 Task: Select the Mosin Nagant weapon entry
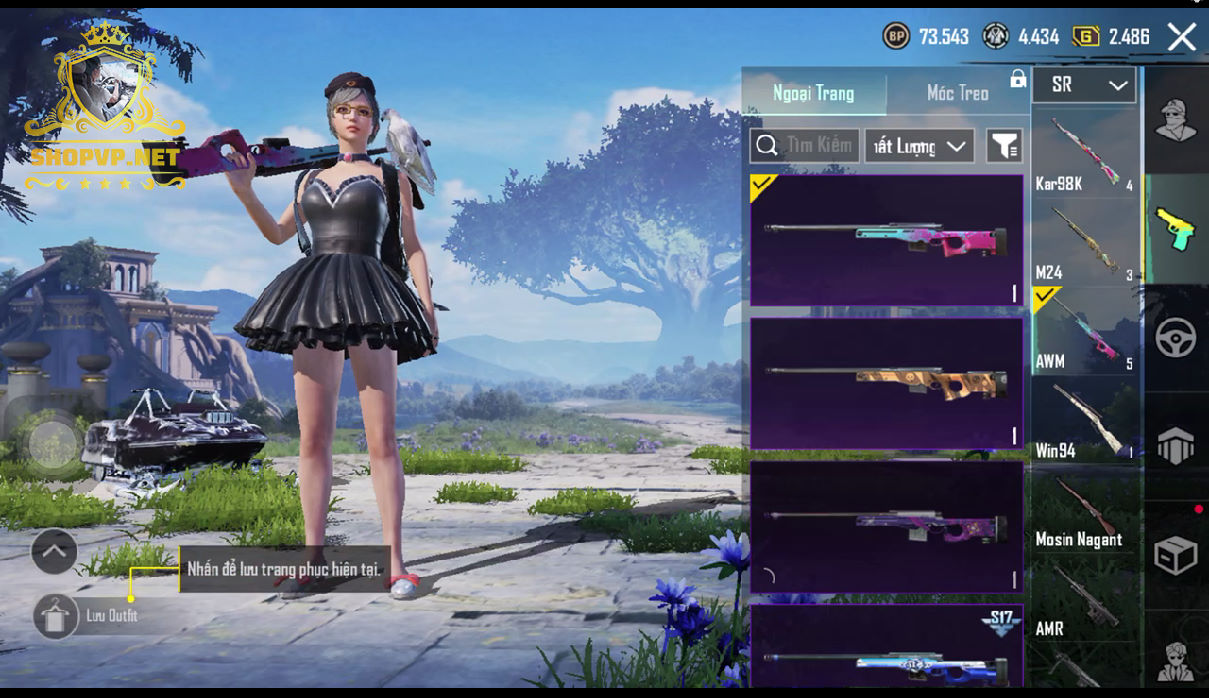pos(1084,509)
